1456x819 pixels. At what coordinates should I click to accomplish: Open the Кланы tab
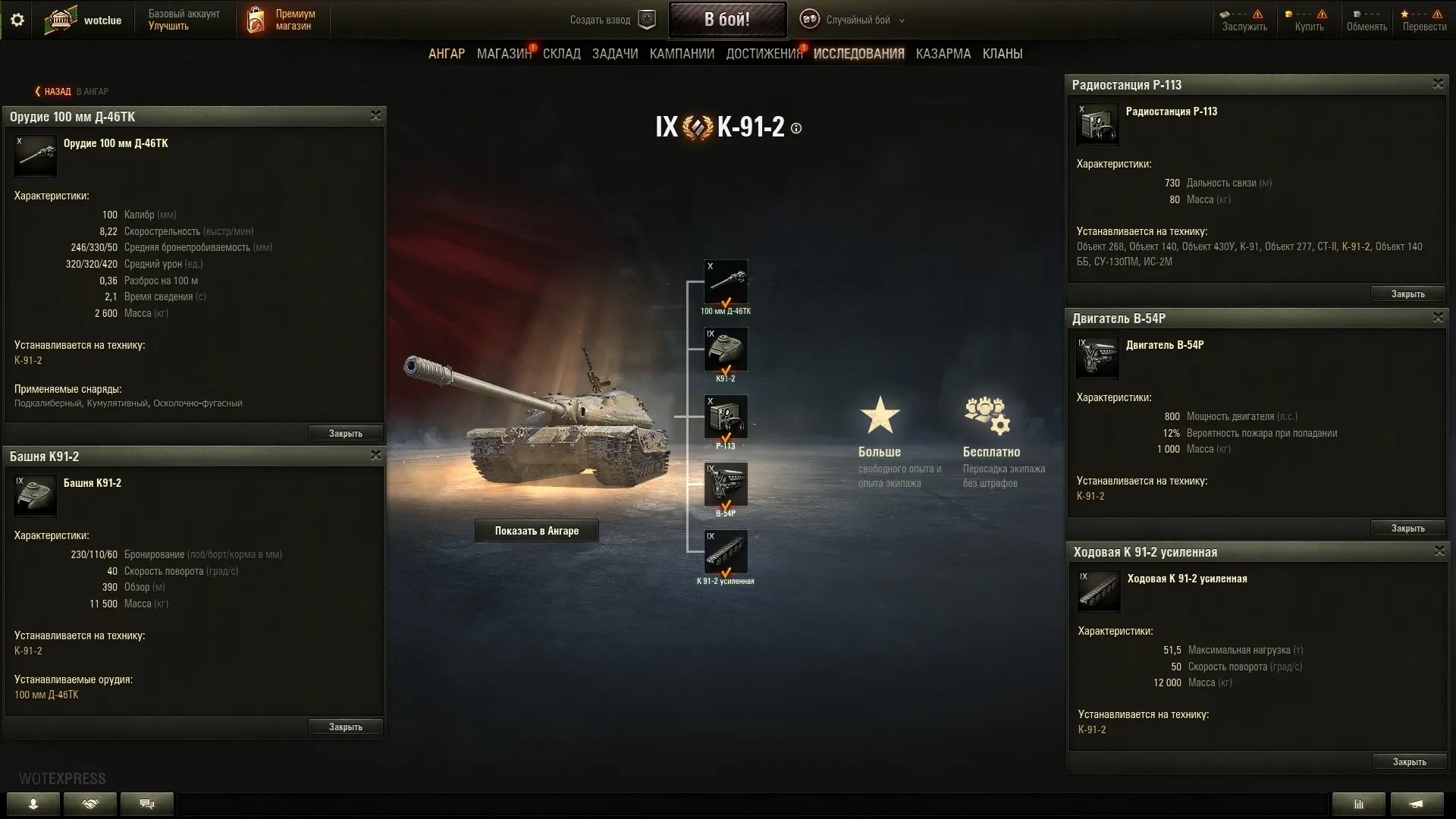[1002, 54]
